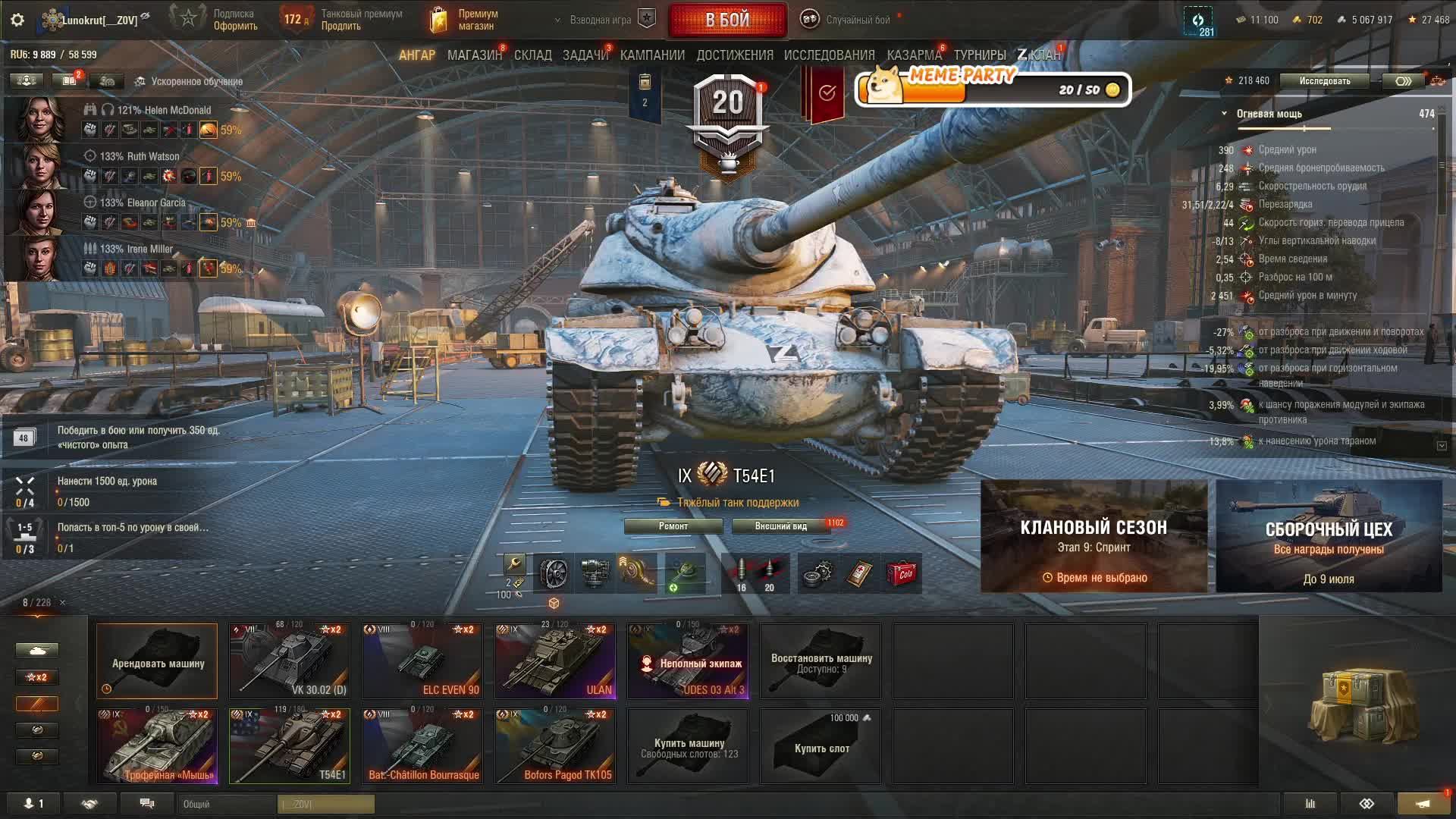Click the Купить слот tile
This screenshot has width=1456, height=819.
click(x=821, y=745)
